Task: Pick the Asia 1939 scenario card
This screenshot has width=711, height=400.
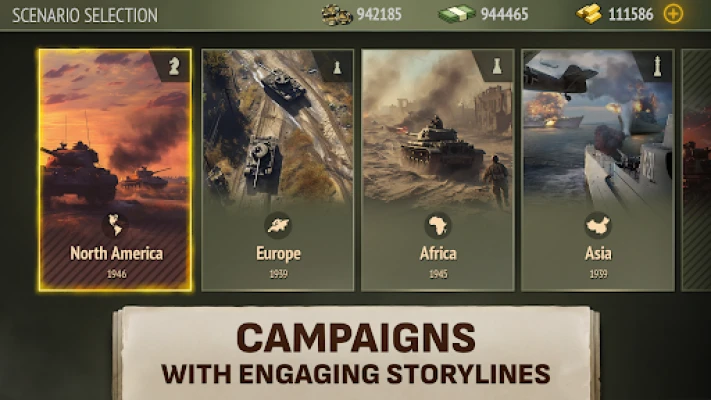Action: (x=597, y=170)
